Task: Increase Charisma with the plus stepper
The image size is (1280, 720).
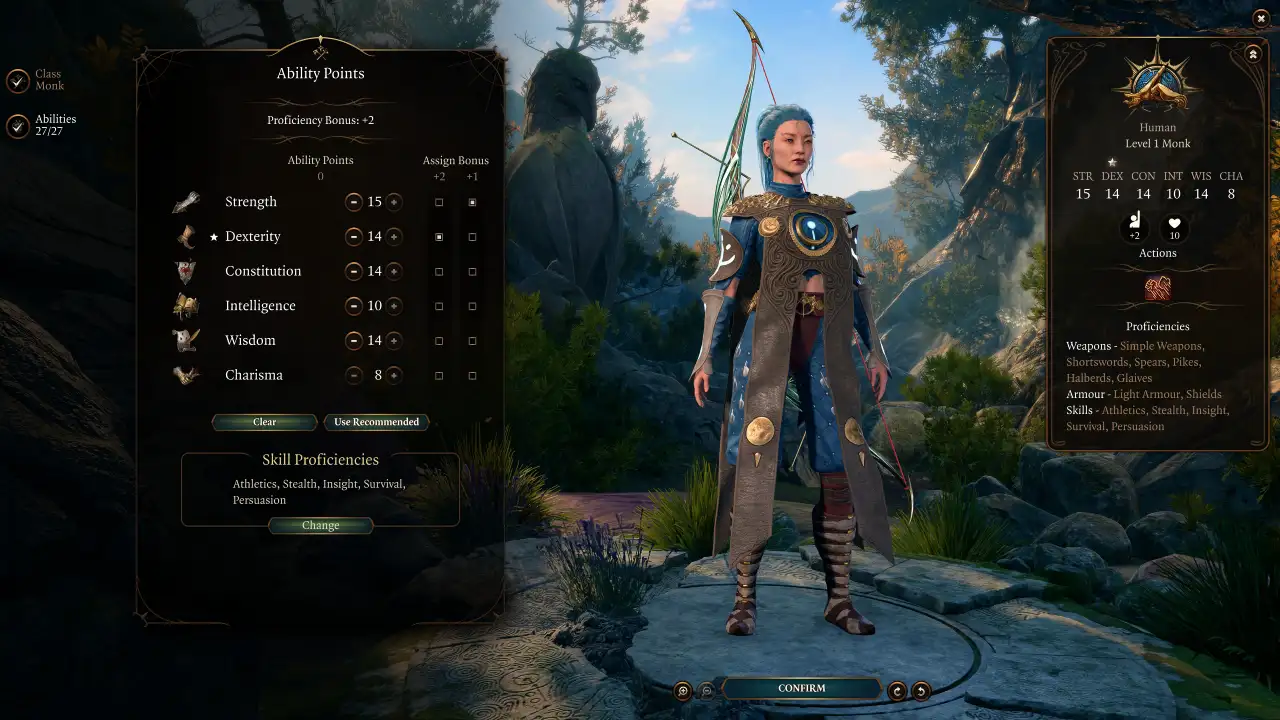Action: tap(395, 375)
